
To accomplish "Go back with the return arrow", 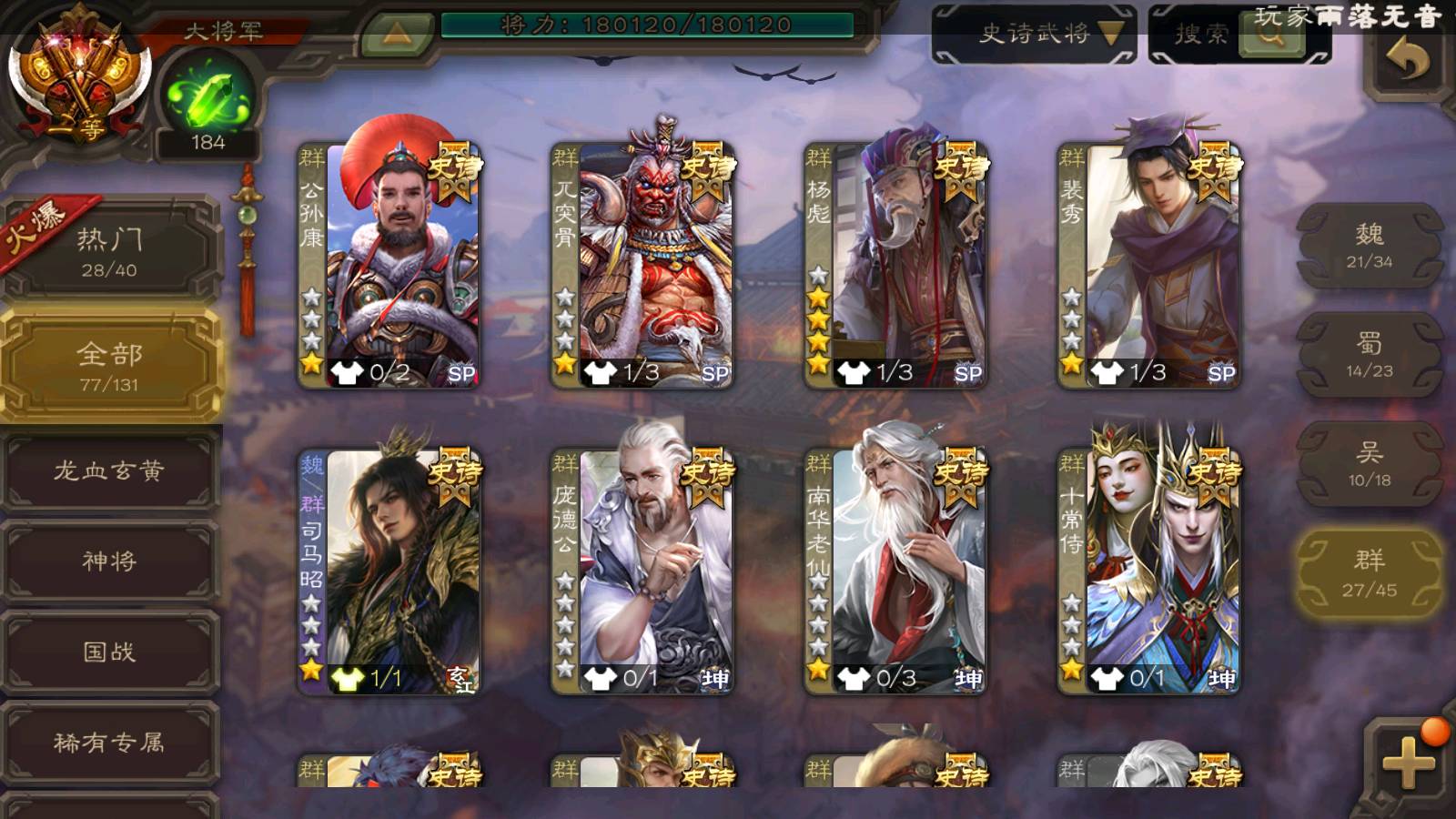I will coord(1407,62).
